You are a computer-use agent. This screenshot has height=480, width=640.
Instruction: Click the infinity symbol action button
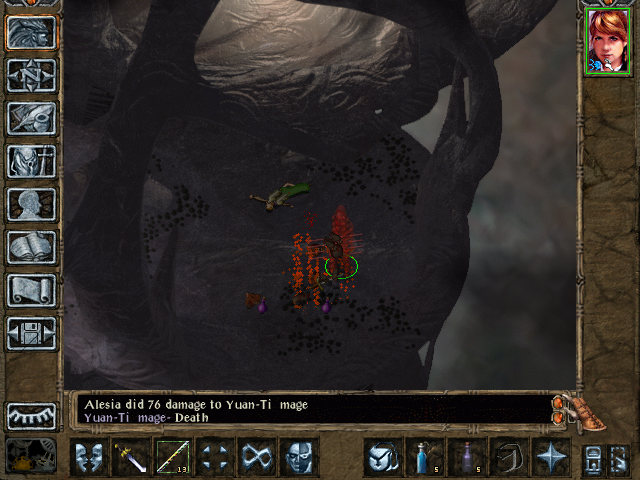click(x=257, y=456)
